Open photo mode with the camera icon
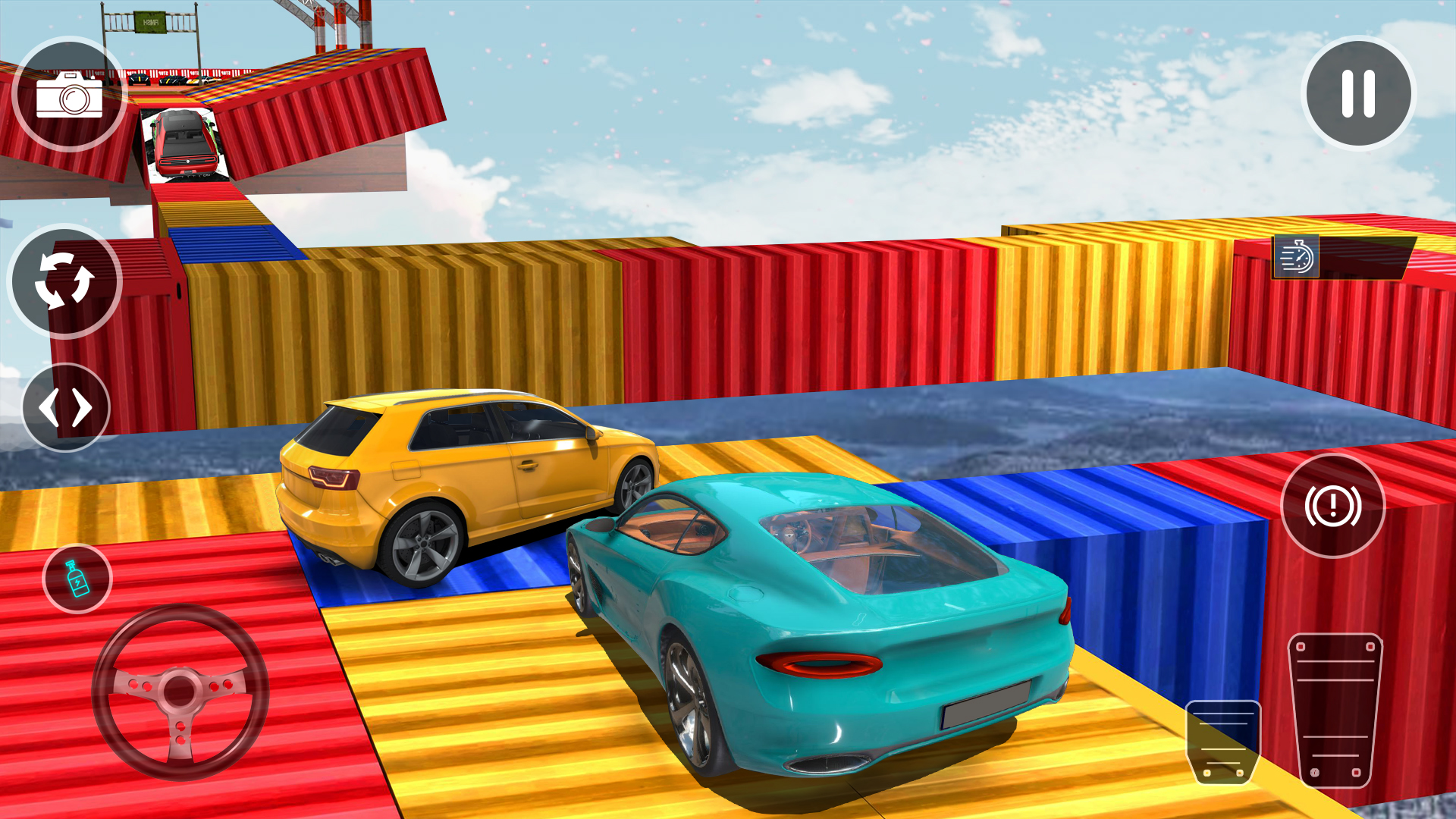 [71, 96]
